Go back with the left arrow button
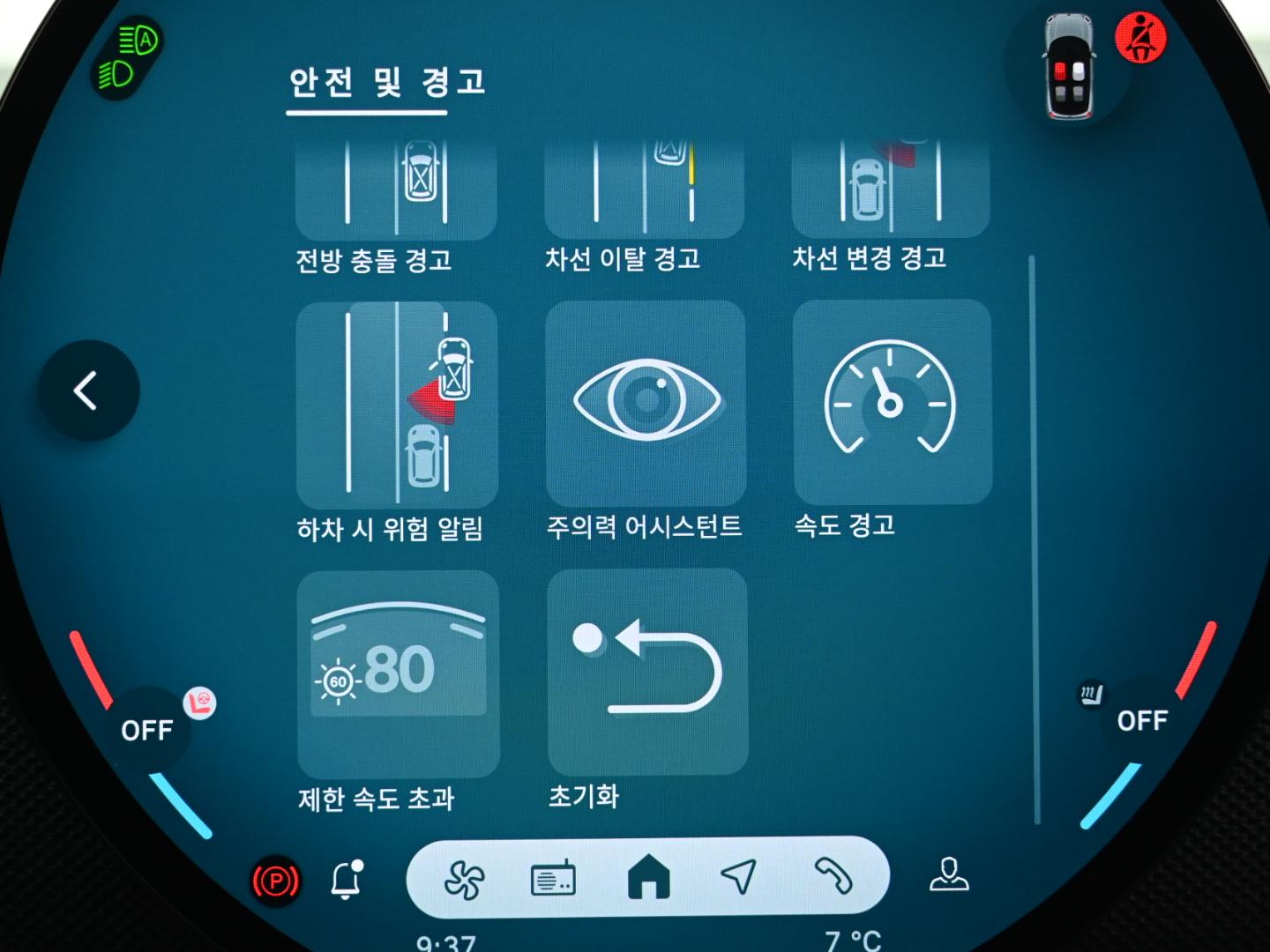The image size is (1270, 952). 88,390
